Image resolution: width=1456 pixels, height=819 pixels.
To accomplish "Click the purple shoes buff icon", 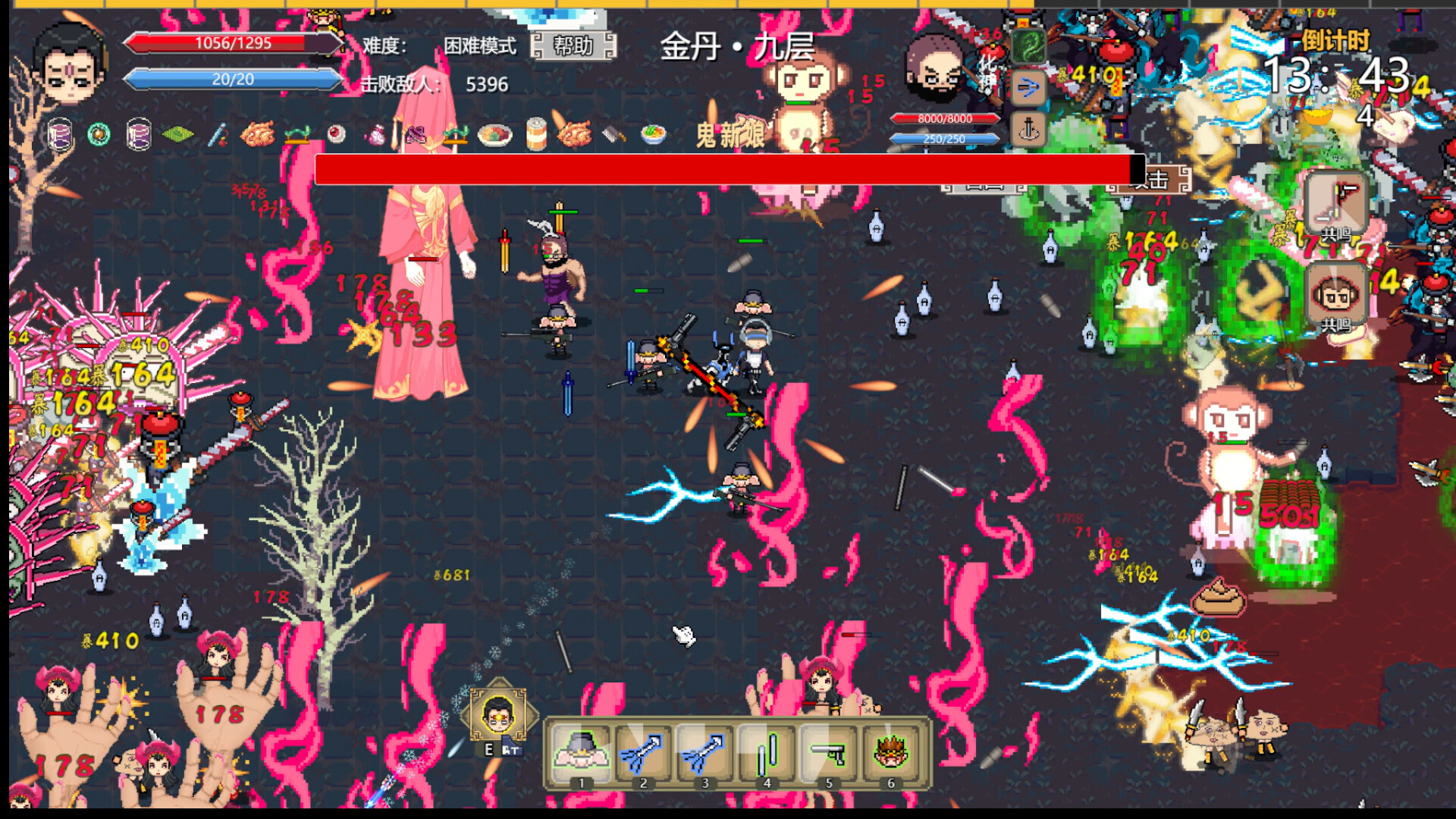I will pos(417,136).
